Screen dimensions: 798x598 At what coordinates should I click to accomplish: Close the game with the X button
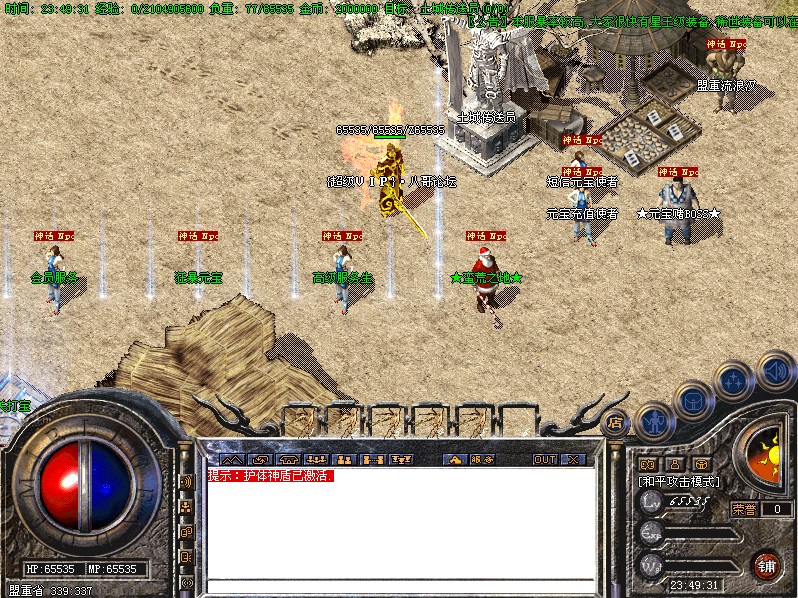573,460
